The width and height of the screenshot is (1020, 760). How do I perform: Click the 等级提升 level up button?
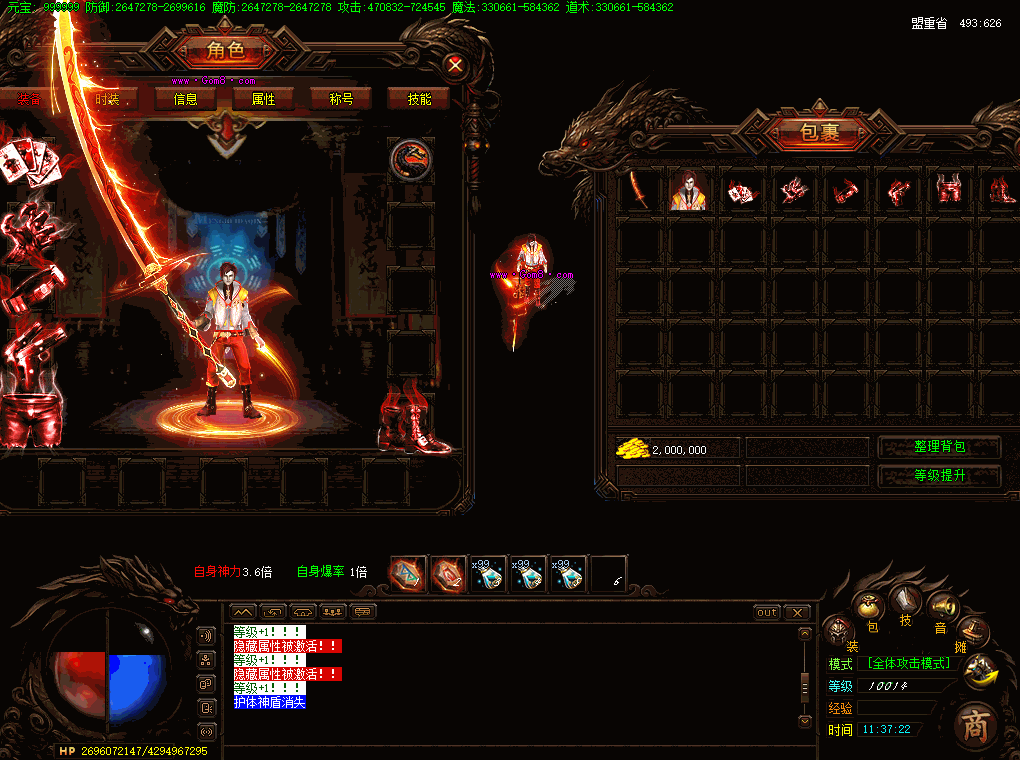pyautogui.click(x=939, y=476)
